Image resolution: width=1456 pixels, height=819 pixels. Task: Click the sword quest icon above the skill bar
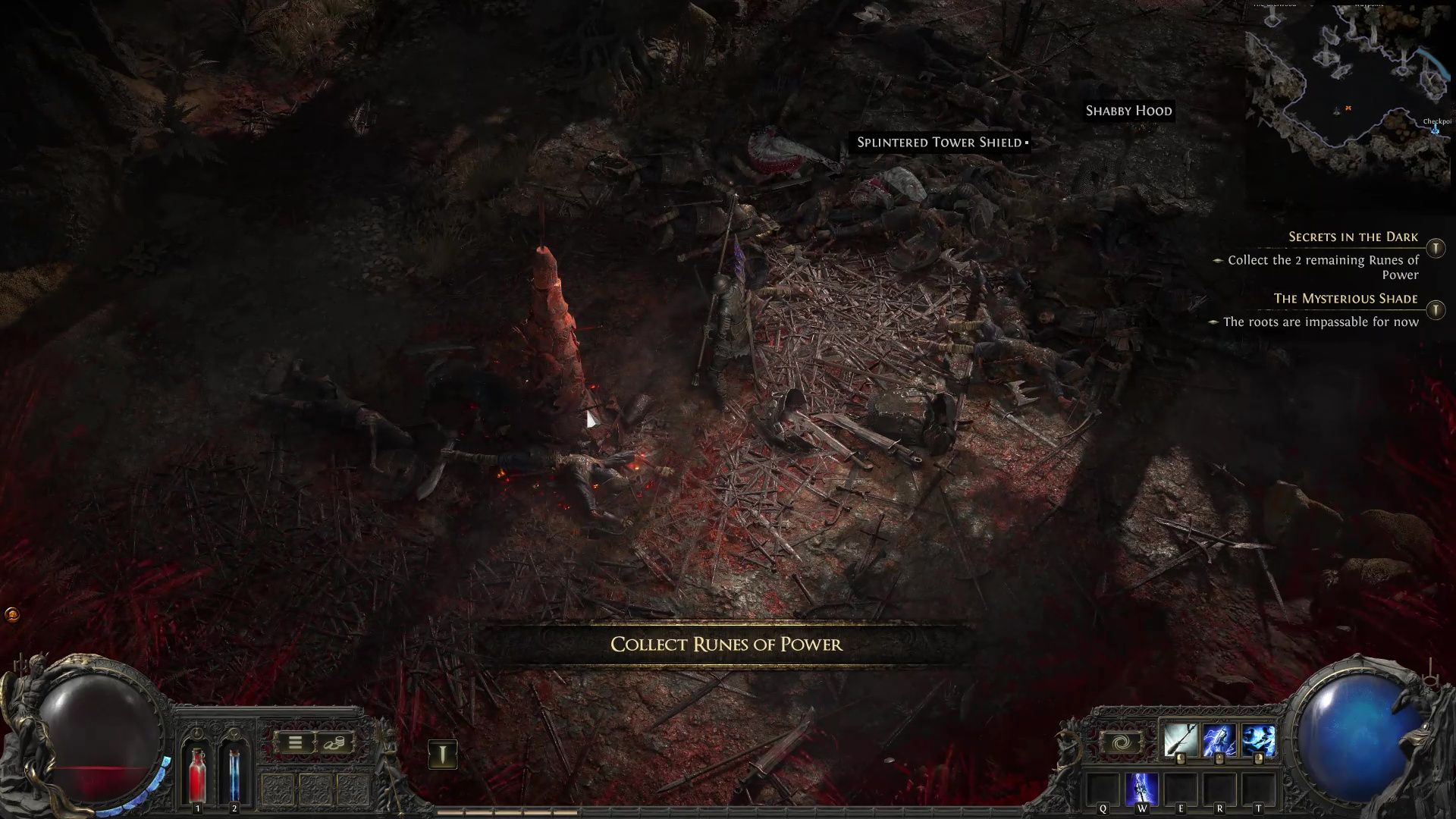coord(441,755)
